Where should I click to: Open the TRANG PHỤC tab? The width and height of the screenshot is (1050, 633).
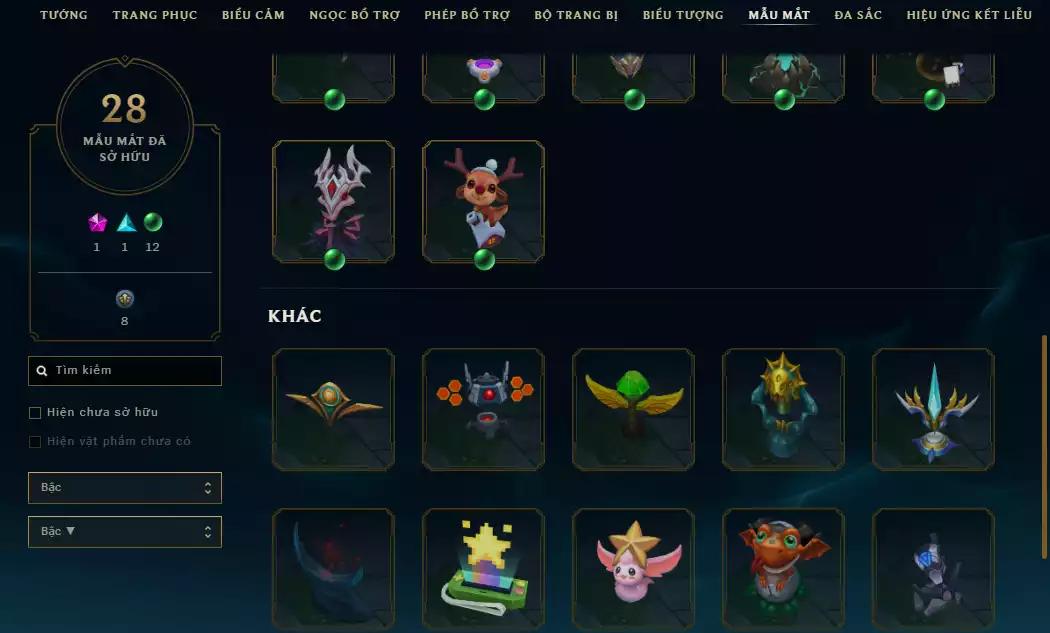point(155,15)
